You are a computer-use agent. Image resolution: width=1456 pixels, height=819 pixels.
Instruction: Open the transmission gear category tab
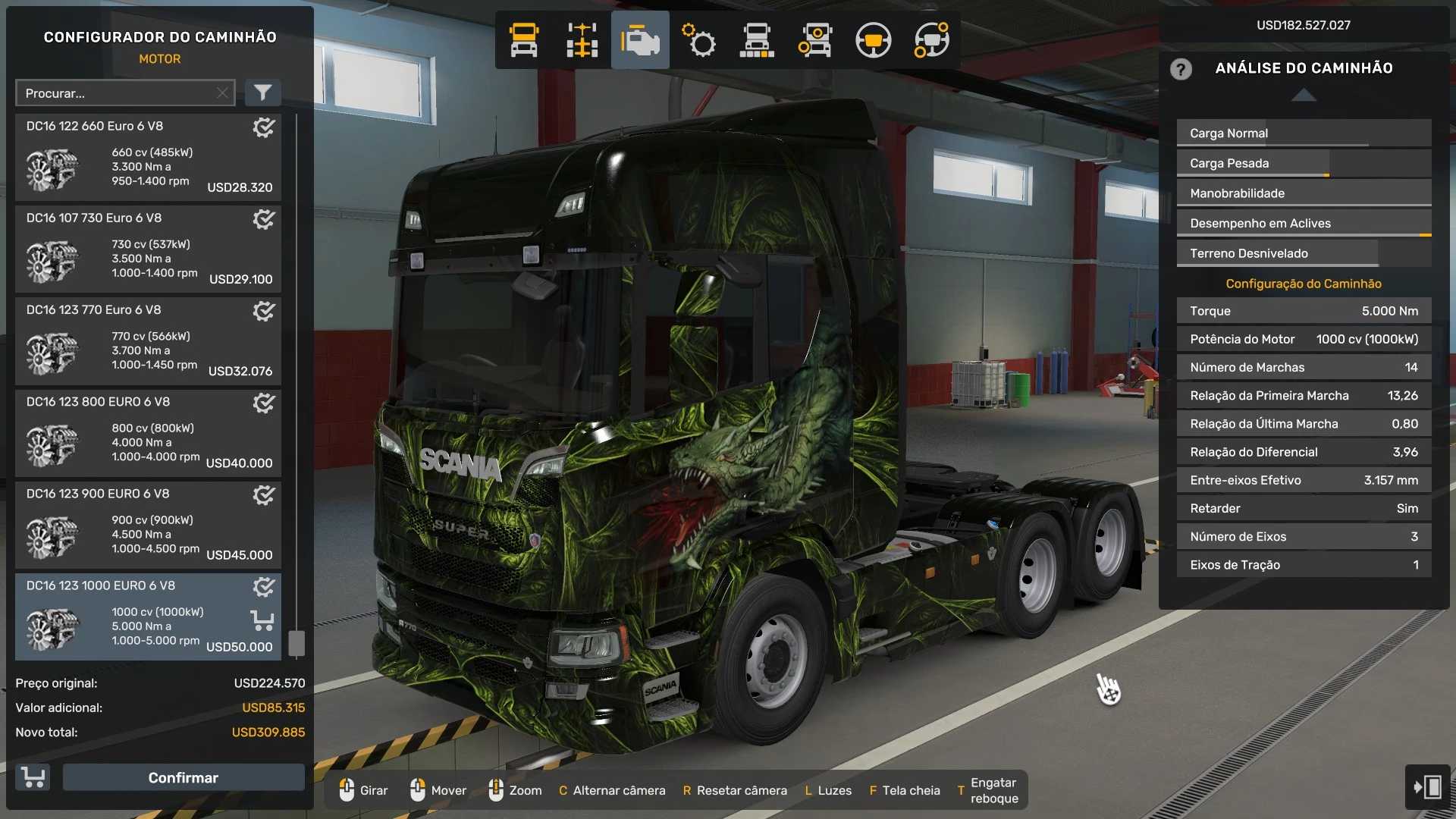[698, 40]
